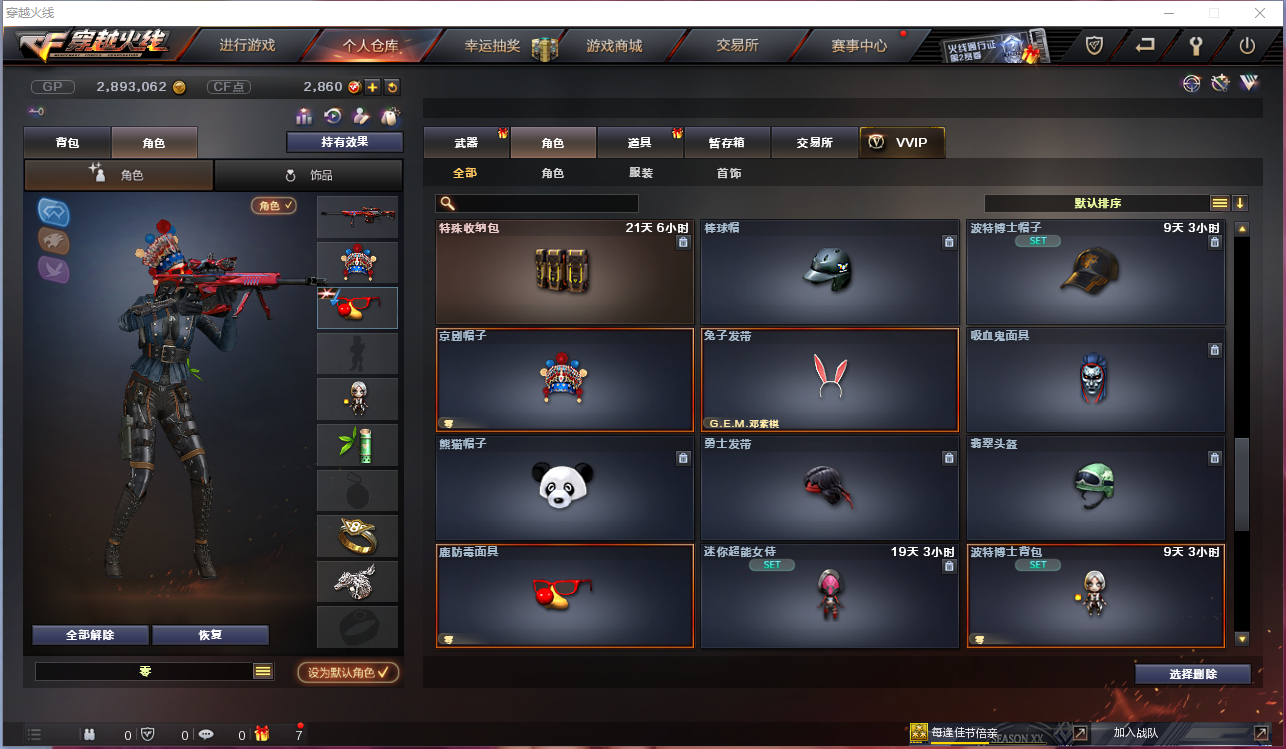The width and height of the screenshot is (1286, 749).
Task: Click the wrench repair icon near the VVIP badge
Action: 1220,84
